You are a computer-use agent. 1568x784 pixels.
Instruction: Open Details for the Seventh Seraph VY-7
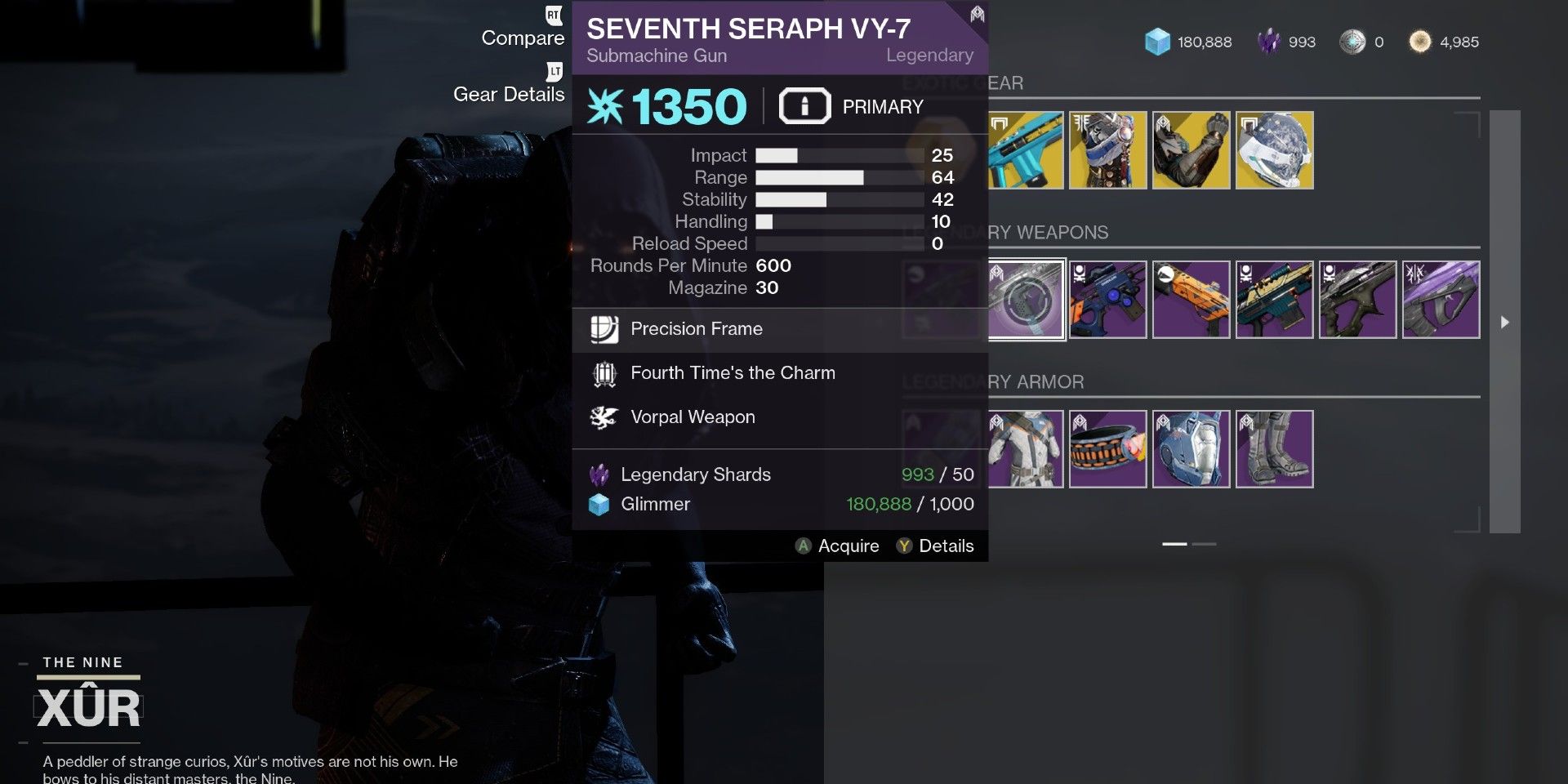tap(937, 546)
